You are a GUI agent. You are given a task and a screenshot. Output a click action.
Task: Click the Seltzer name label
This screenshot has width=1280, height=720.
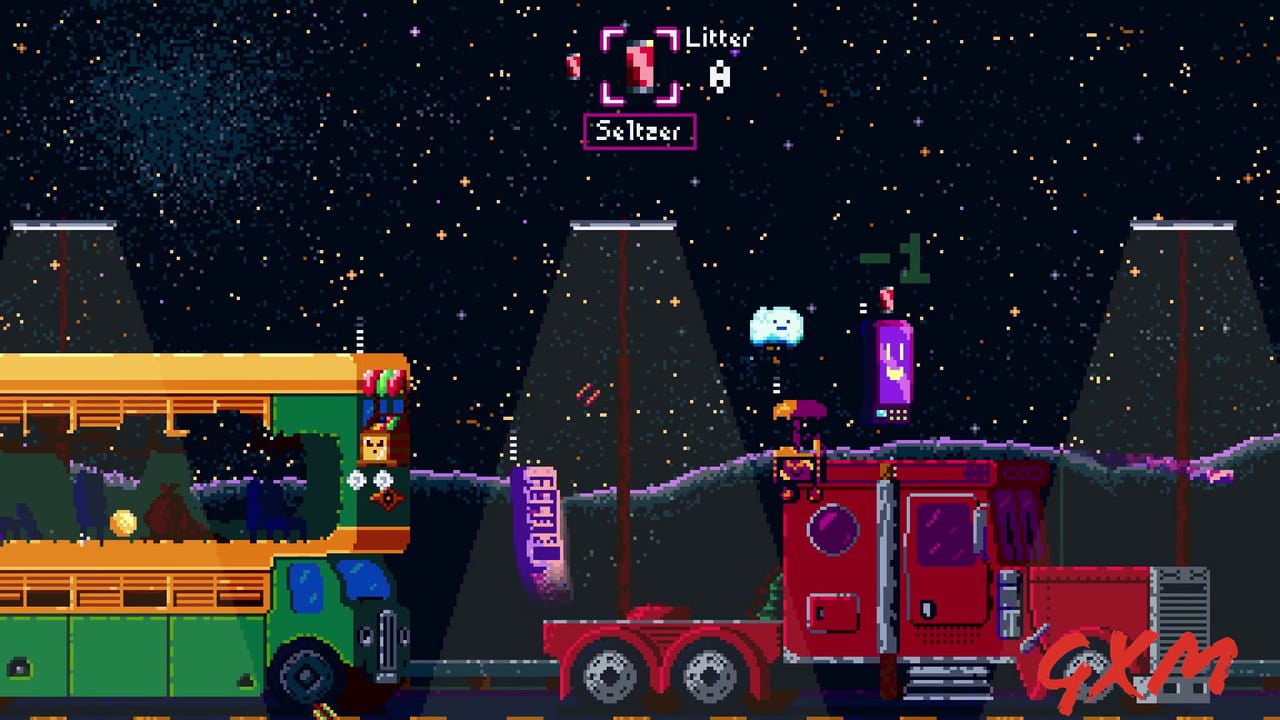(x=640, y=132)
